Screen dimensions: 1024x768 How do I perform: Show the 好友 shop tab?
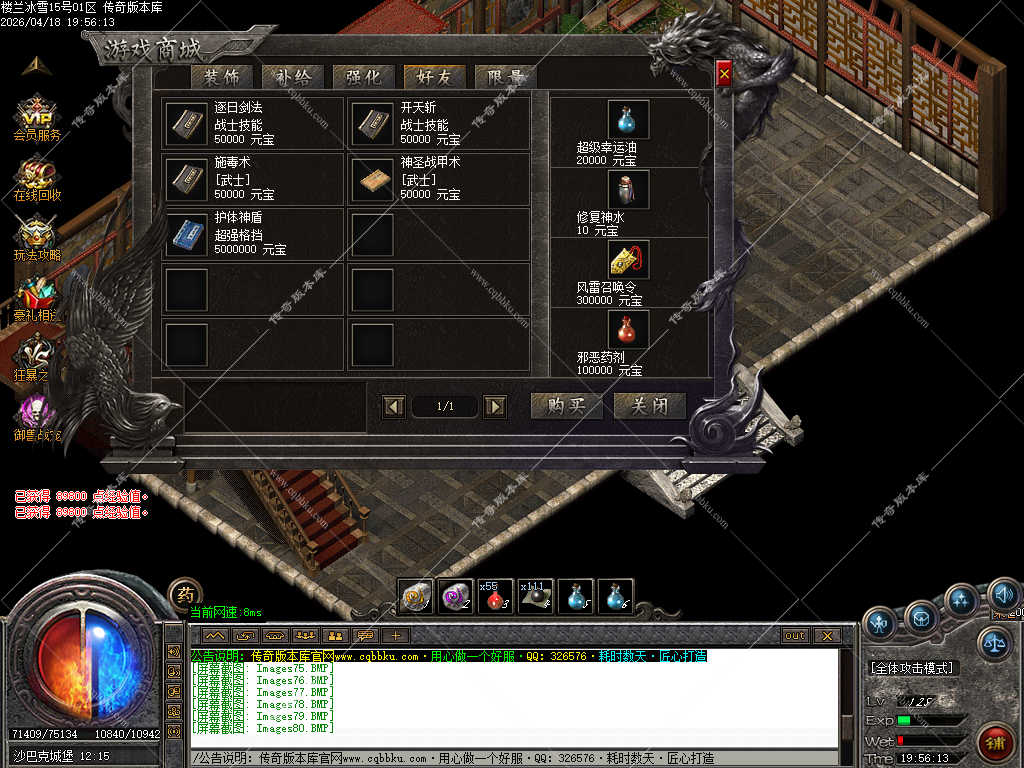click(x=434, y=77)
